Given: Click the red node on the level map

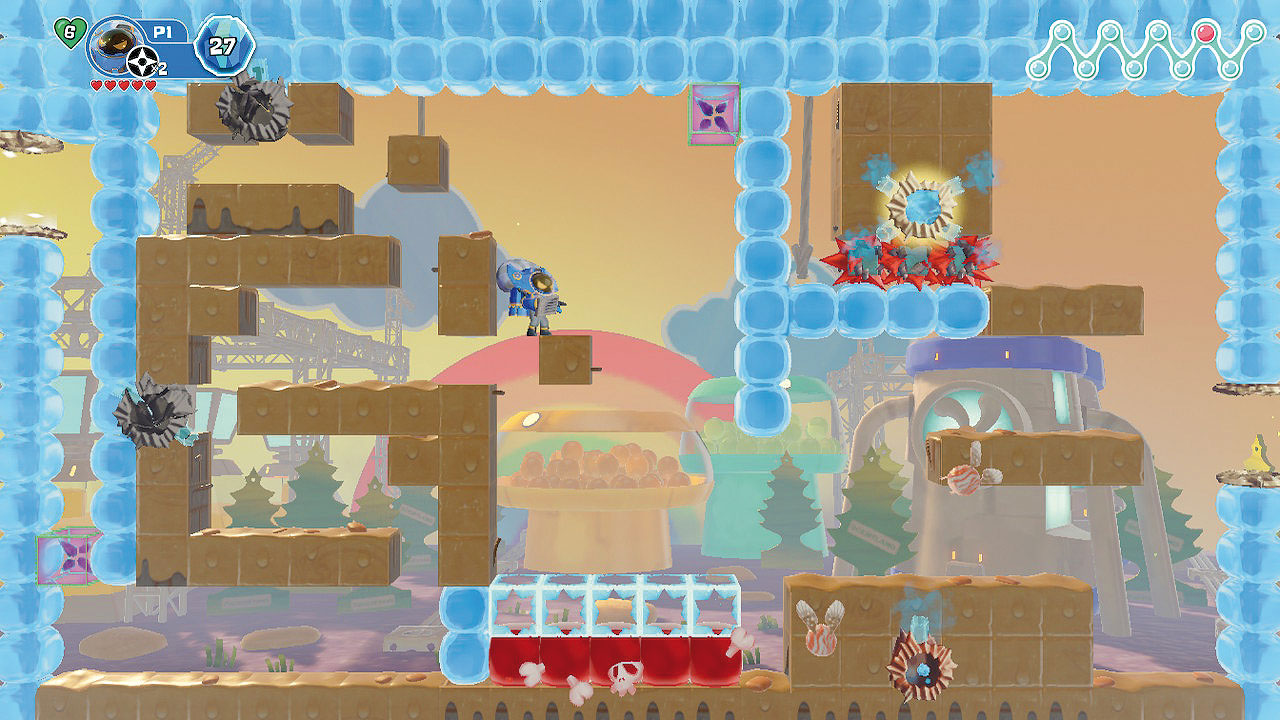Looking at the screenshot, I should tap(1205, 33).
